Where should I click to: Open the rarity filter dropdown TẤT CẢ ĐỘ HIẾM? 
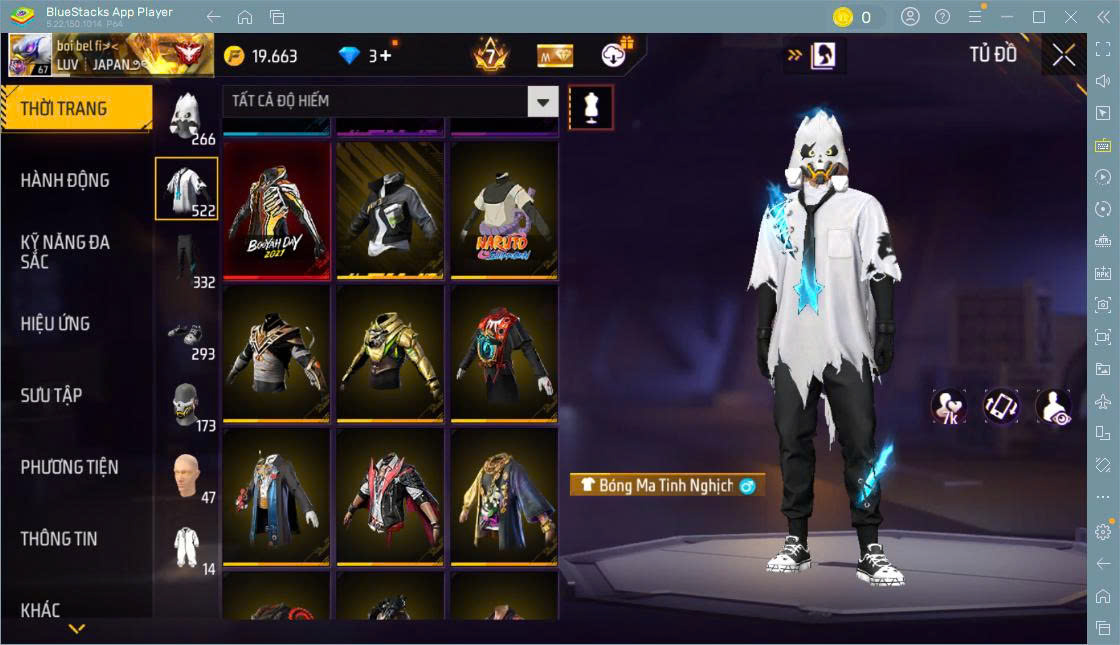pyautogui.click(x=391, y=101)
